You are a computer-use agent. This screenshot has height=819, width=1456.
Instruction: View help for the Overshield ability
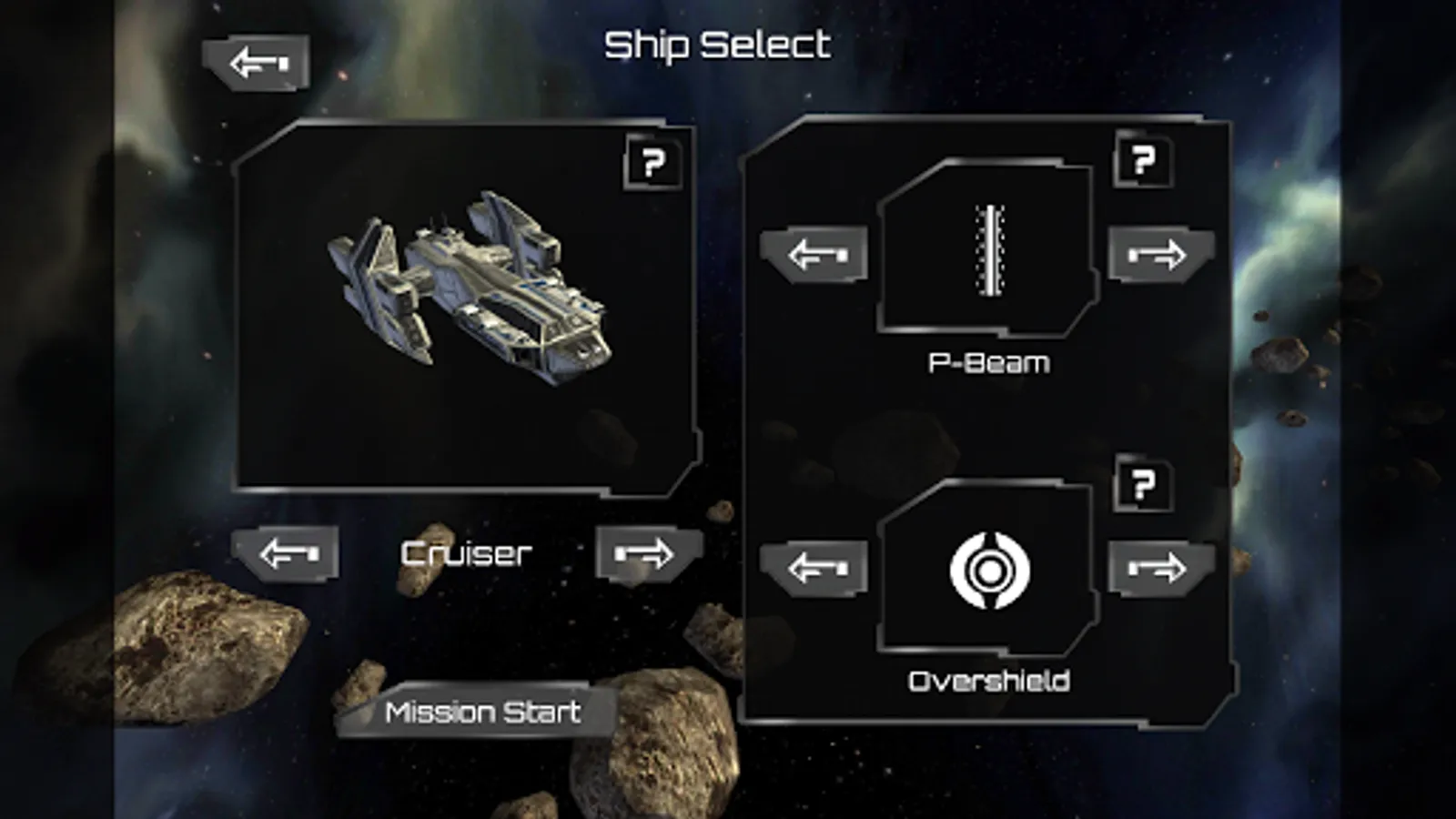tap(1143, 484)
